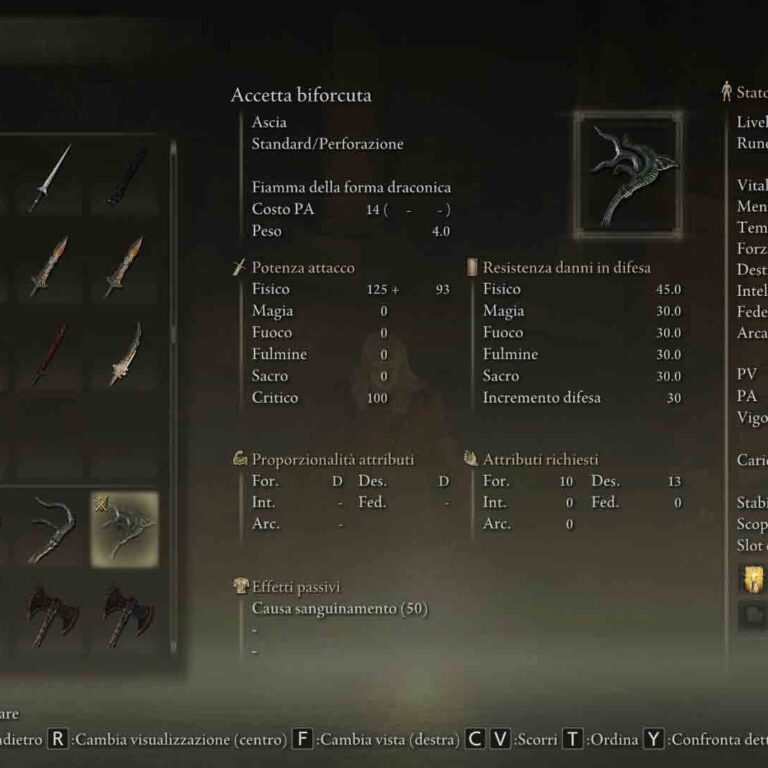The height and width of the screenshot is (768, 768).
Task: Select the black sword slot
Action: (126, 178)
